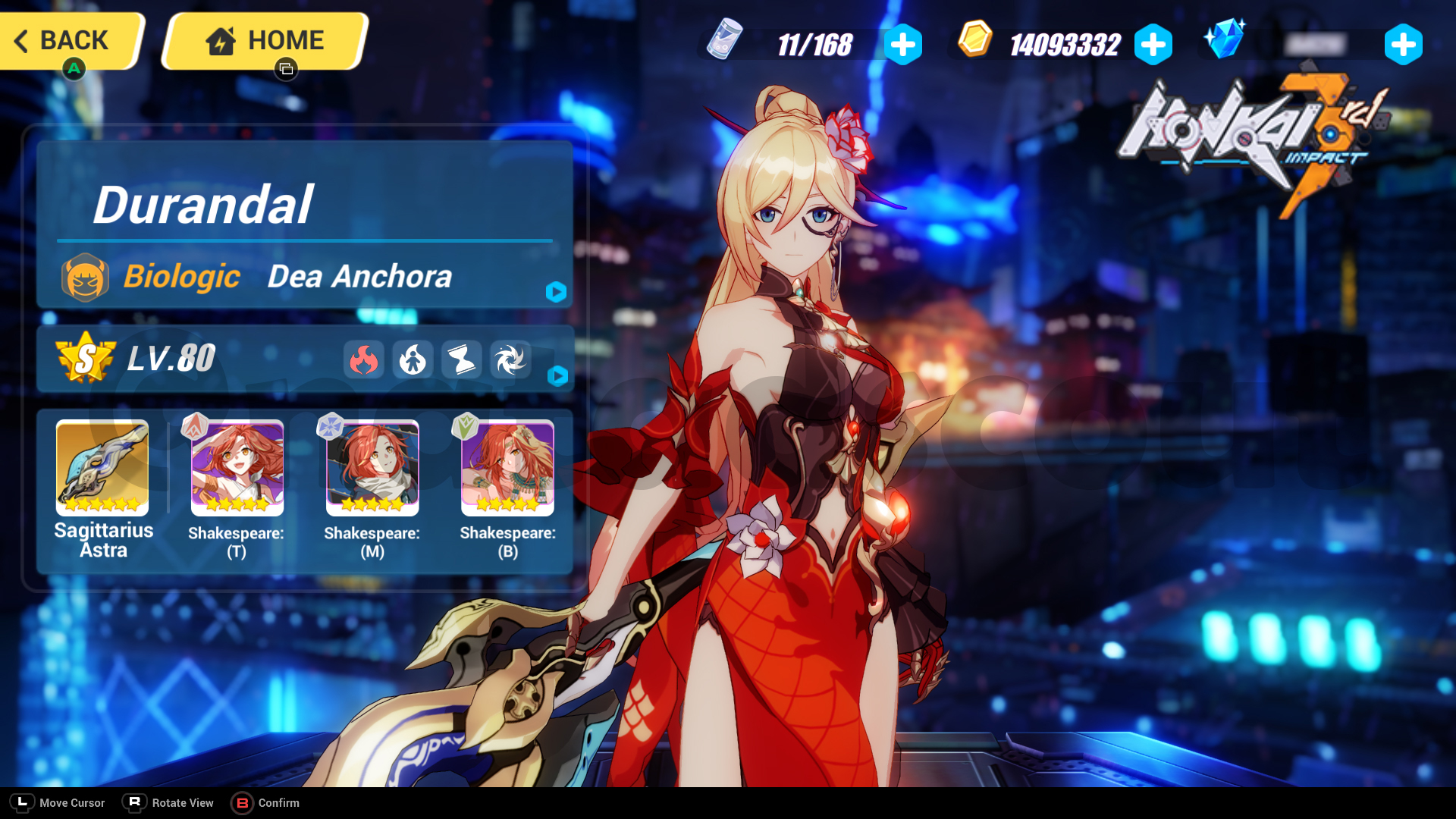1456x819 pixels.
Task: Open crystals top-up with the plus button
Action: pos(1404,44)
